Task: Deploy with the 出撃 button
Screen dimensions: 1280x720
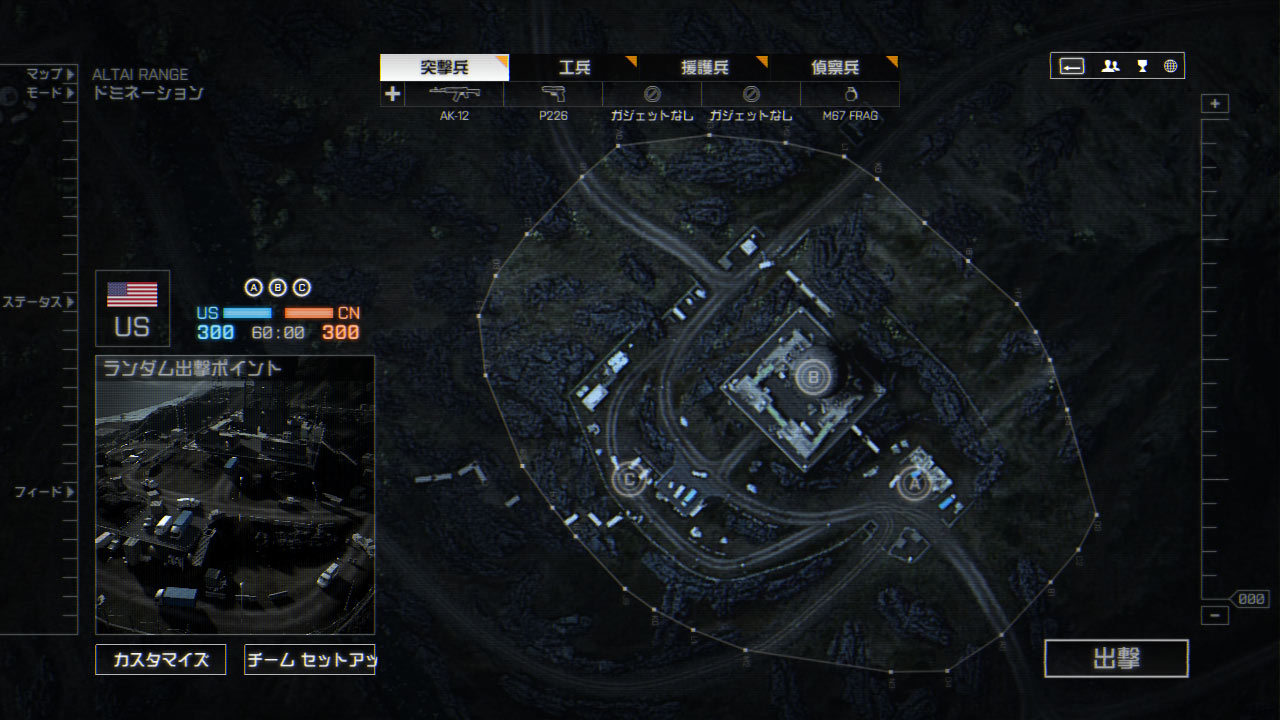Action: click(1116, 658)
